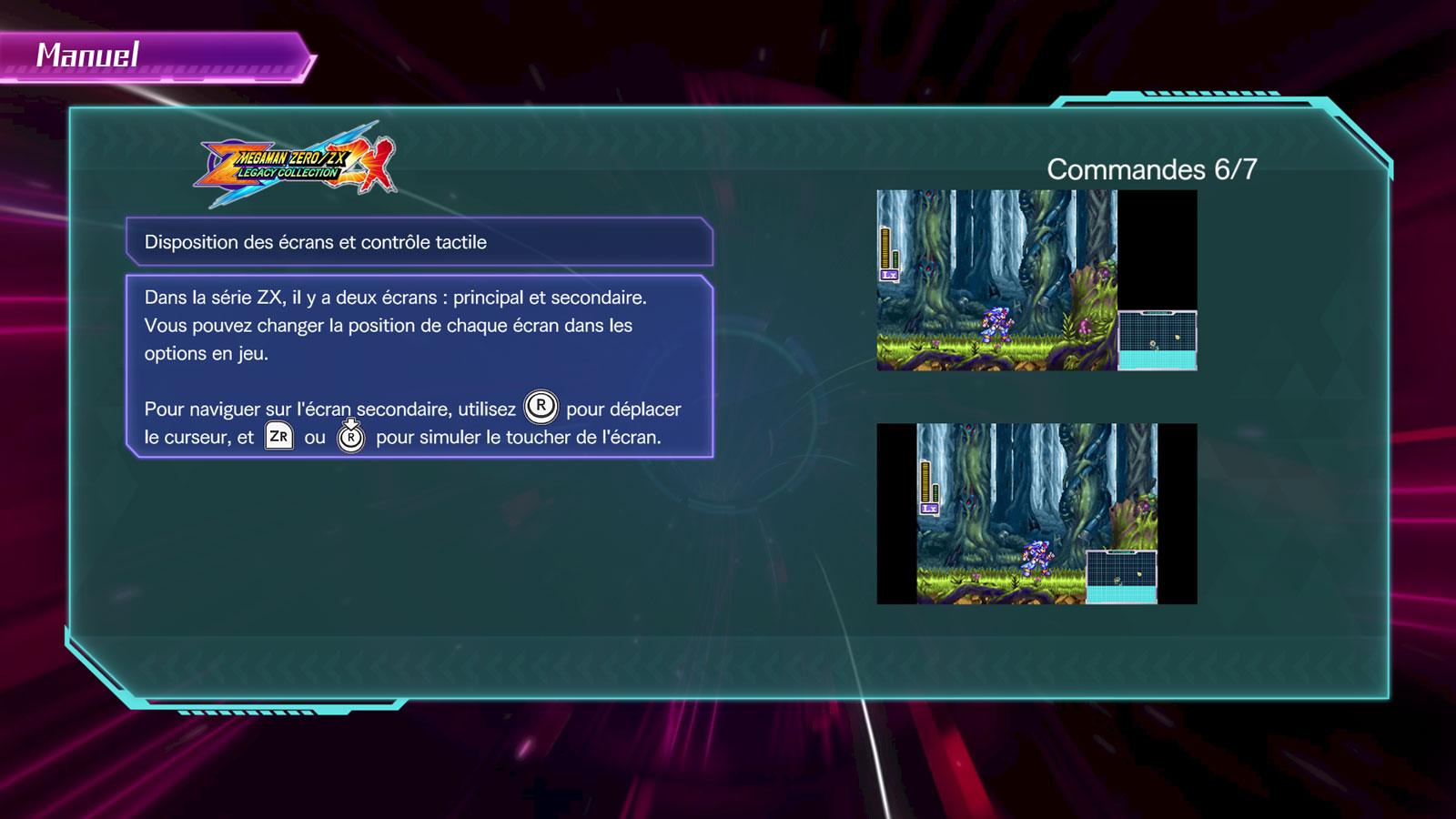The image size is (1456, 819).
Task: Select the lower screen layout preview image
Action: click(x=1036, y=513)
